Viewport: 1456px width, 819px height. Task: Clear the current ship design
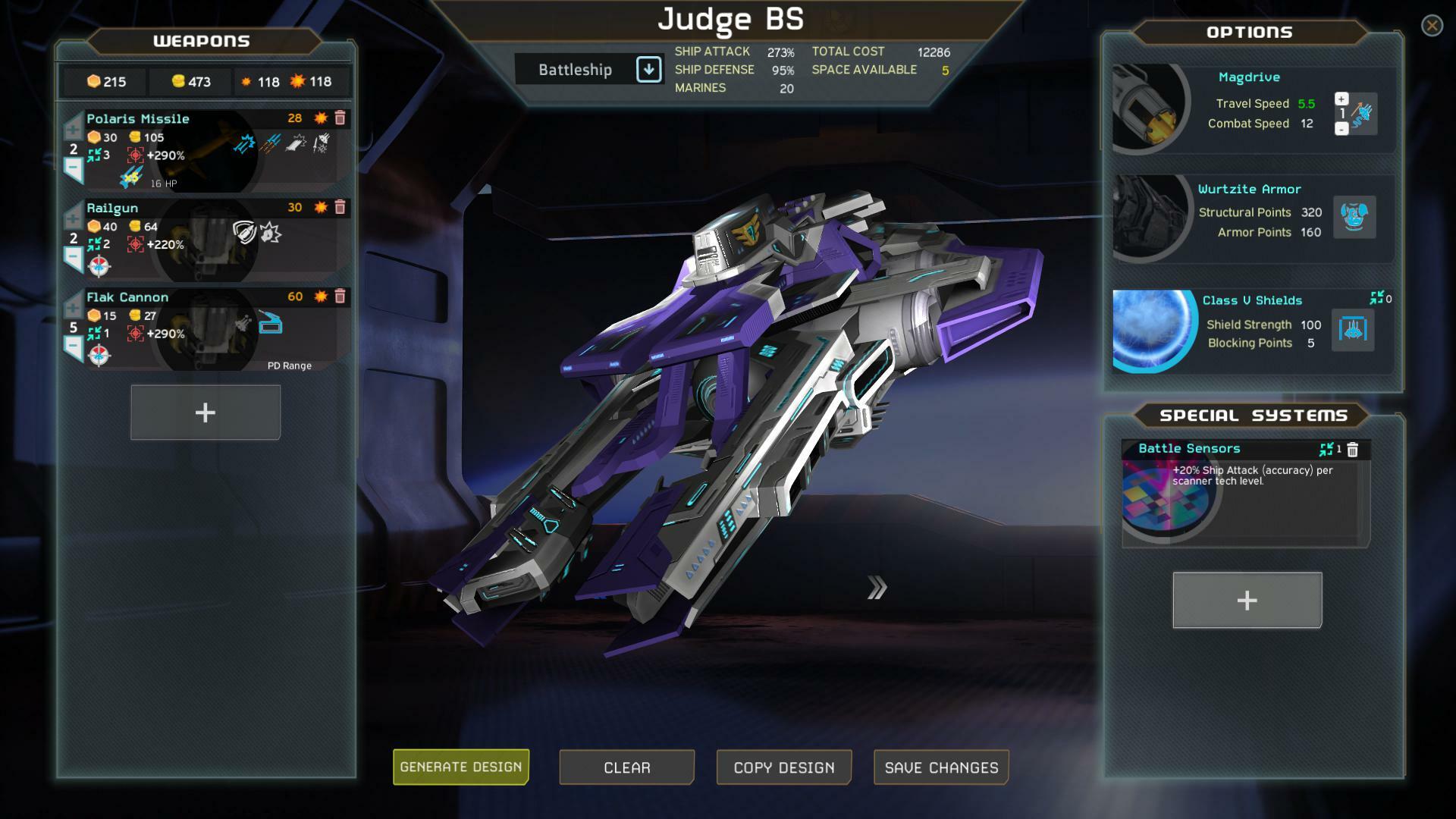(x=626, y=767)
